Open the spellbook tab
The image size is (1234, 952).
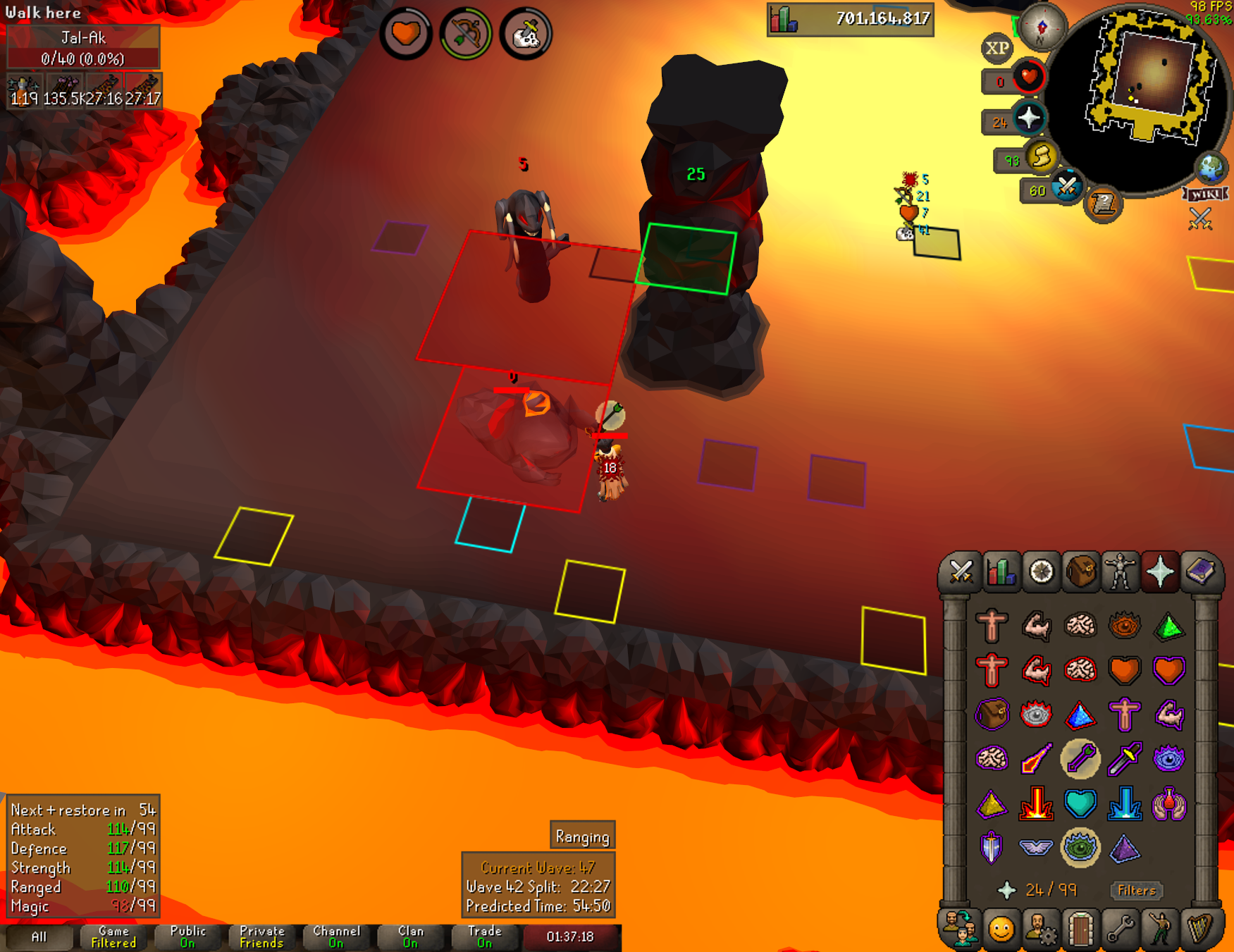(1201, 571)
